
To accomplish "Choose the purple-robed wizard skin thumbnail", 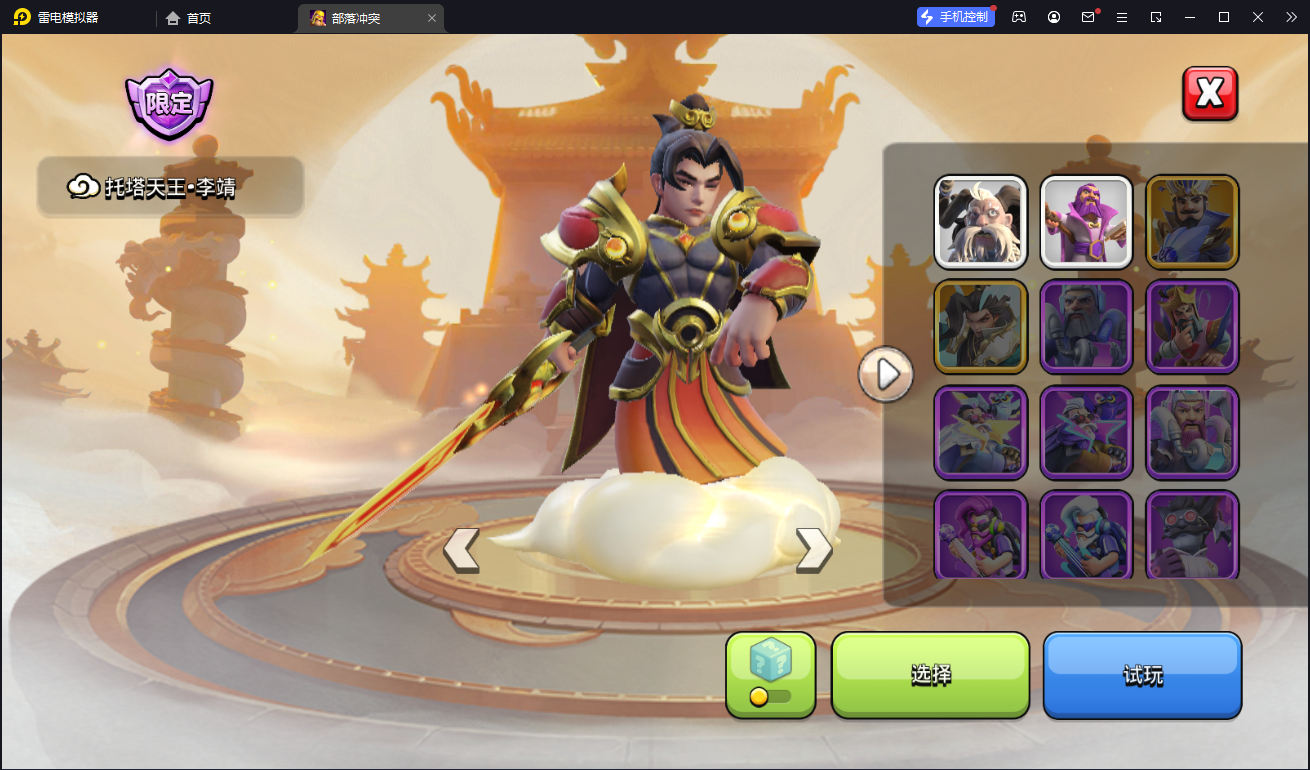I will [x=1086, y=222].
